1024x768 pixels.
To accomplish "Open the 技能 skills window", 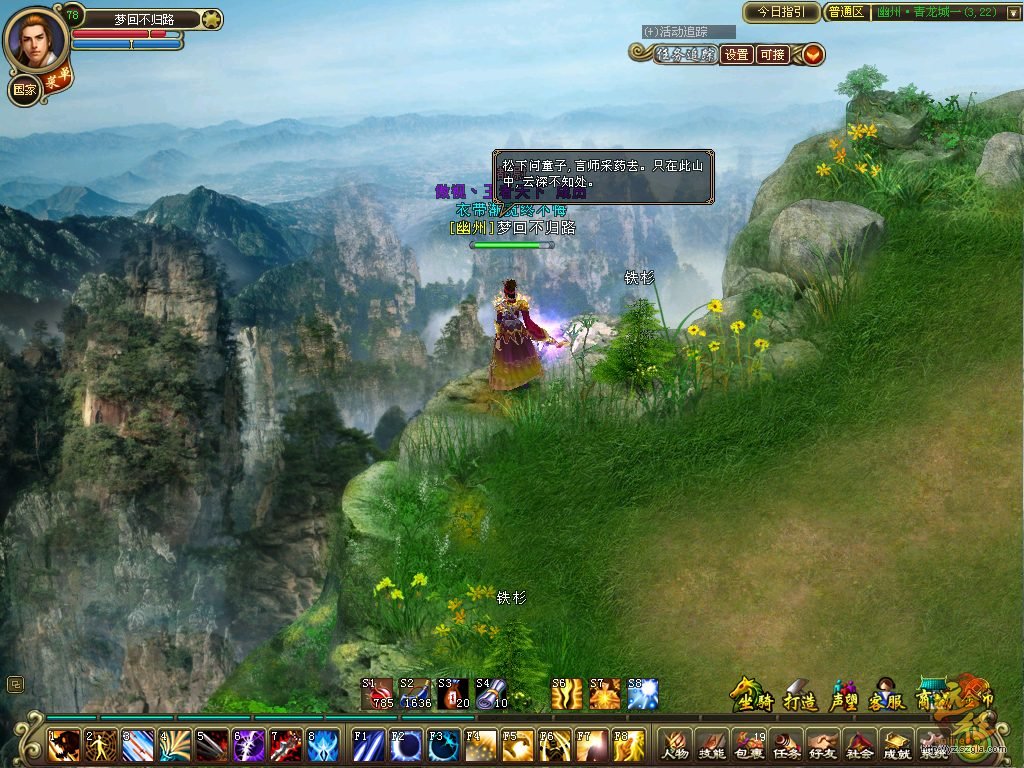I will tap(713, 744).
